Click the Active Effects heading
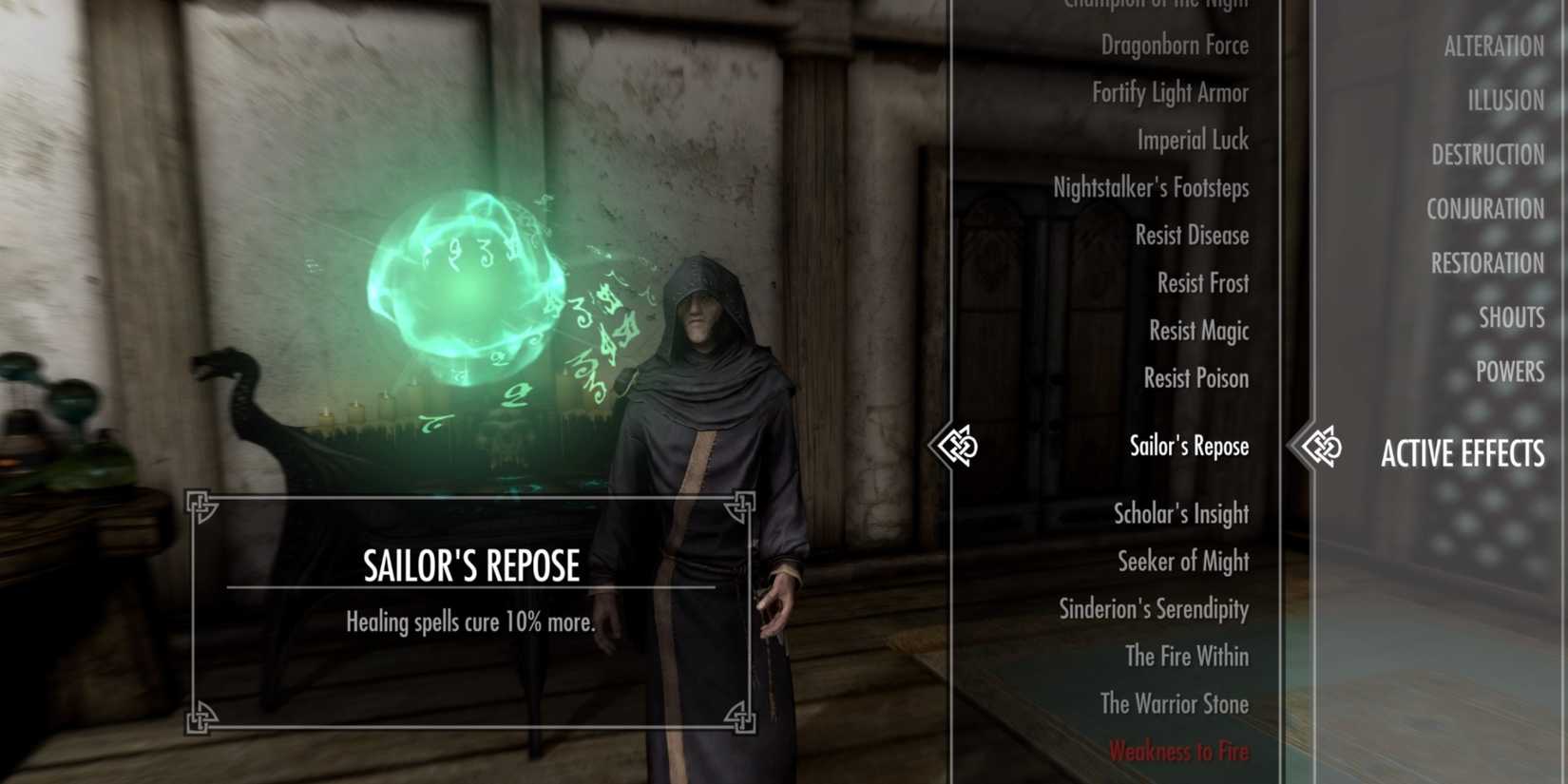Viewport: 1568px width, 784px height. 1463,454
